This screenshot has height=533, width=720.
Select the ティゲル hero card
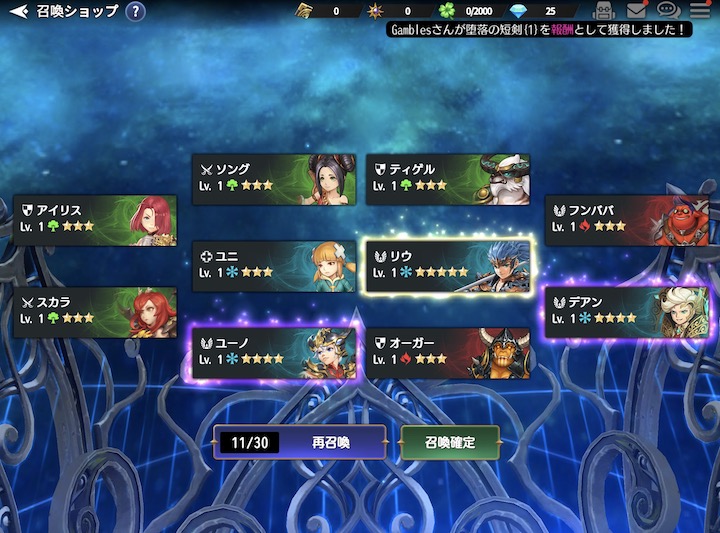click(448, 179)
